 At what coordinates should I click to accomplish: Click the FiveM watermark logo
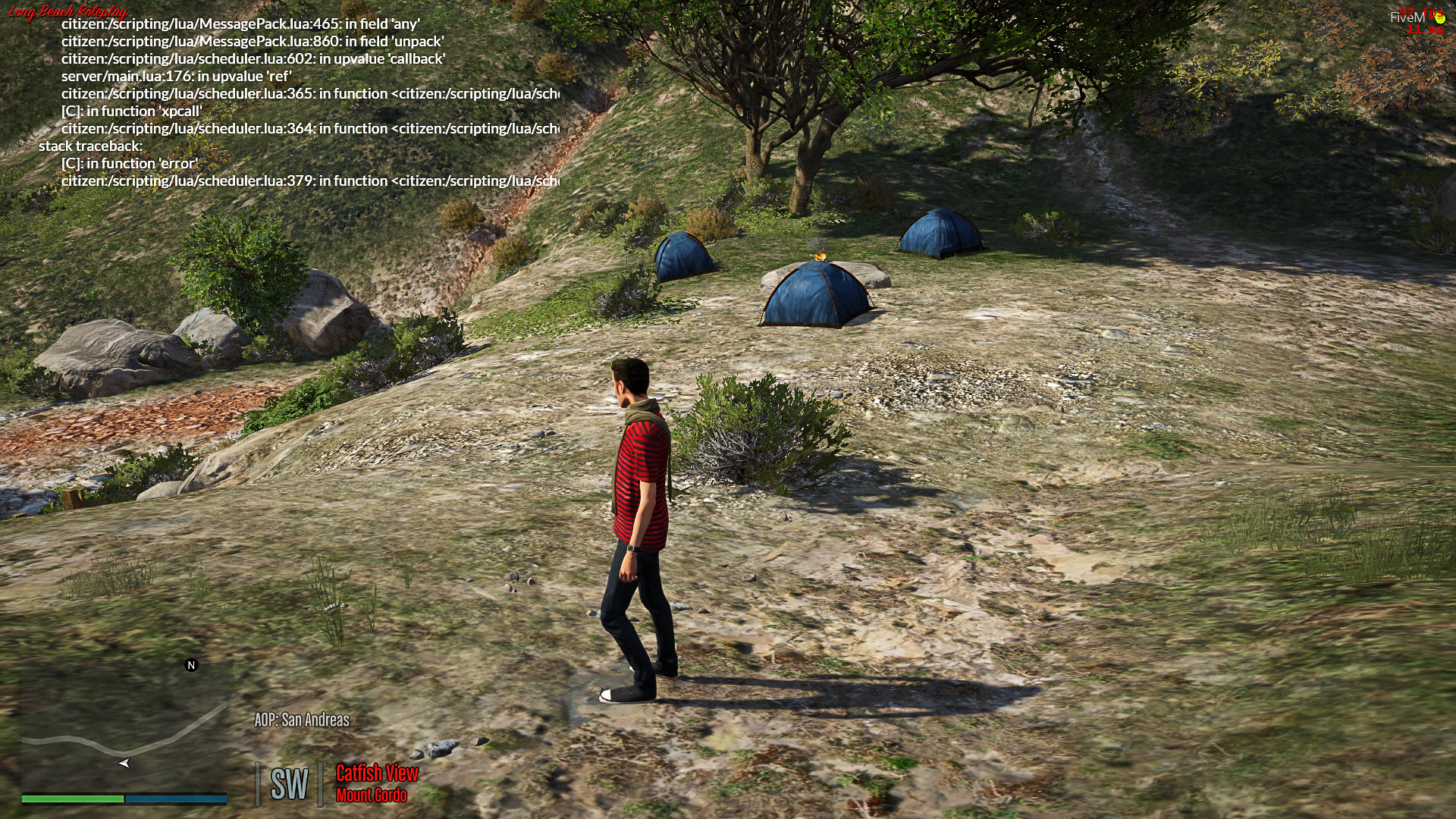[1407, 17]
